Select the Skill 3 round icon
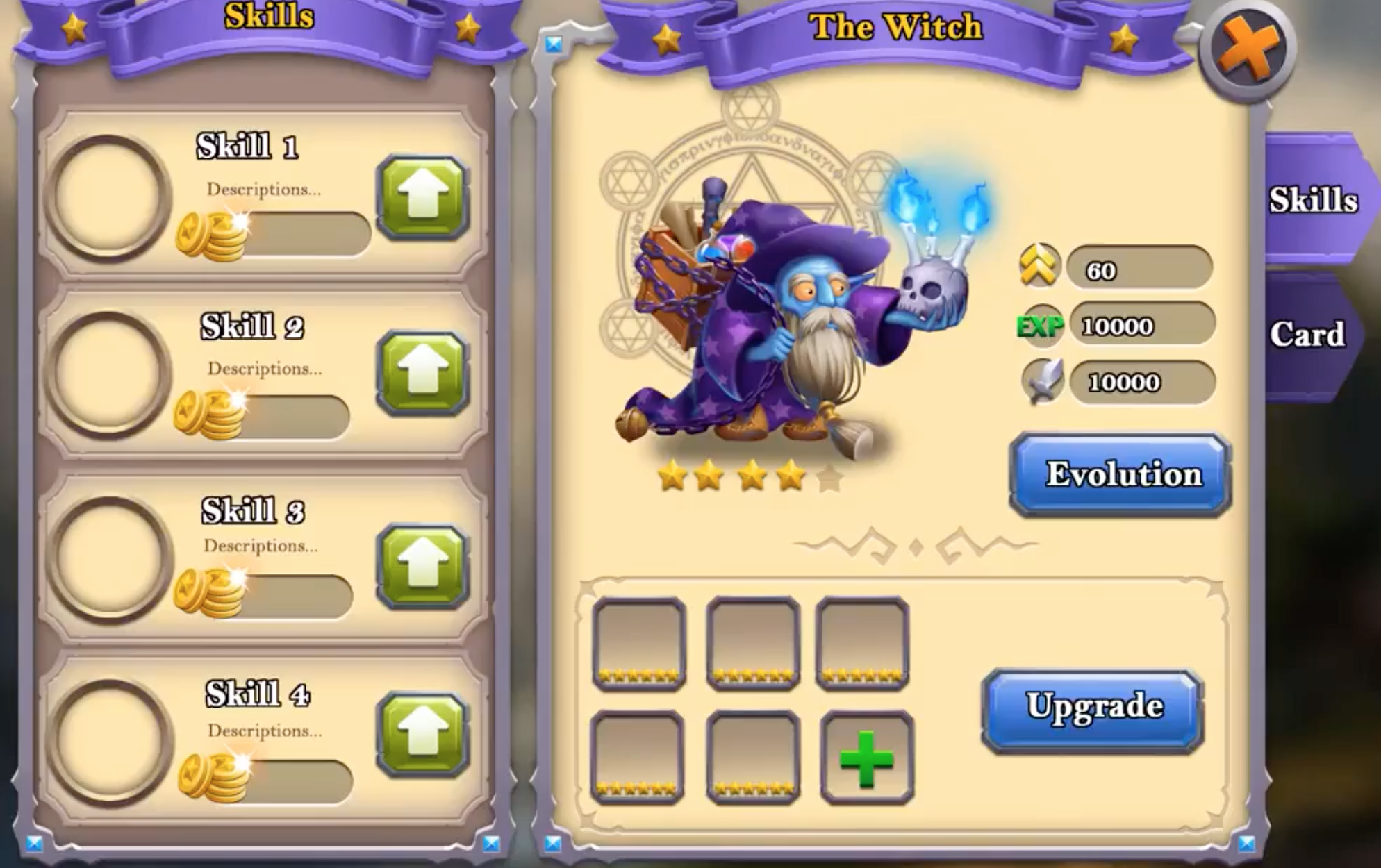This screenshot has width=1381, height=868. tap(110, 558)
